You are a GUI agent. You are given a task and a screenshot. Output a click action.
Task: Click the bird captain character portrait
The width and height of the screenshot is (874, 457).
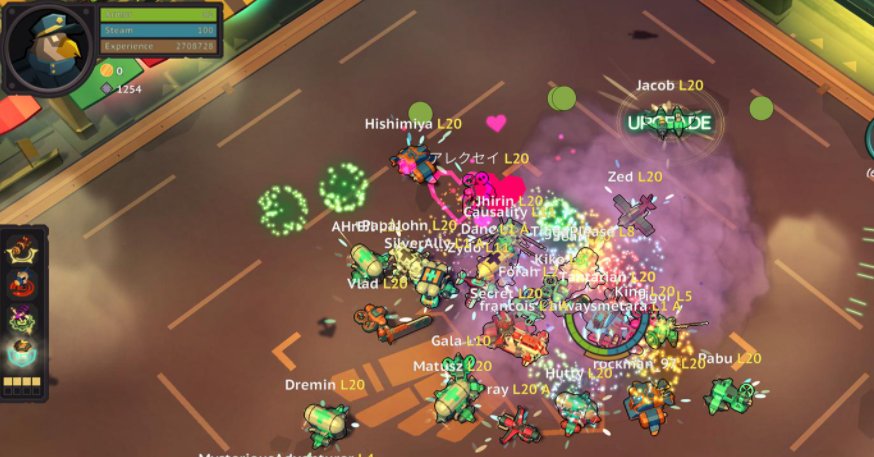coord(48,46)
